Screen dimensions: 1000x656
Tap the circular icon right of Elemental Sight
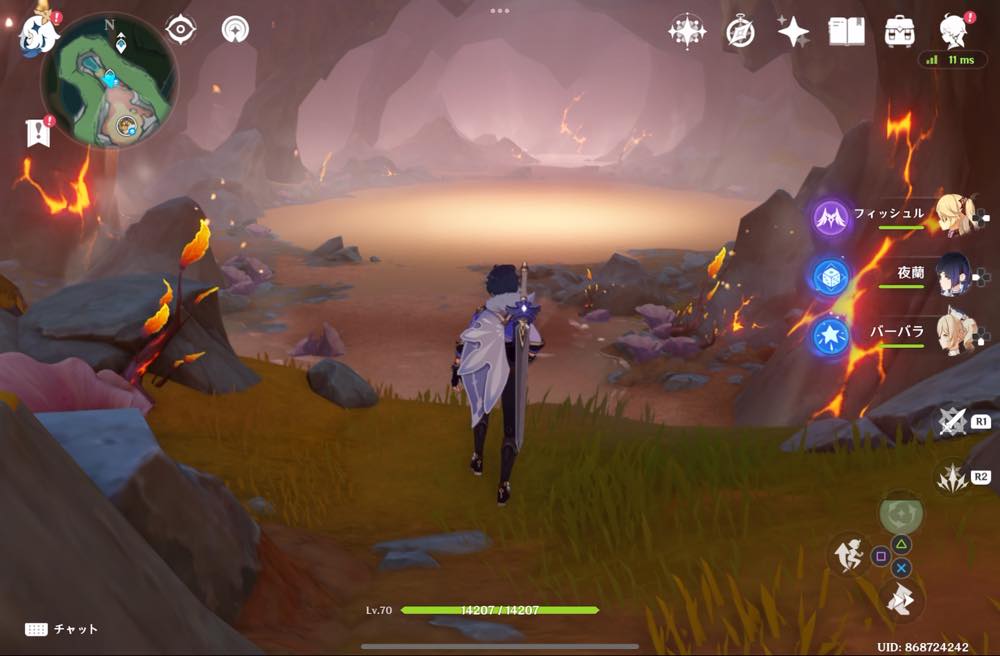point(235,30)
